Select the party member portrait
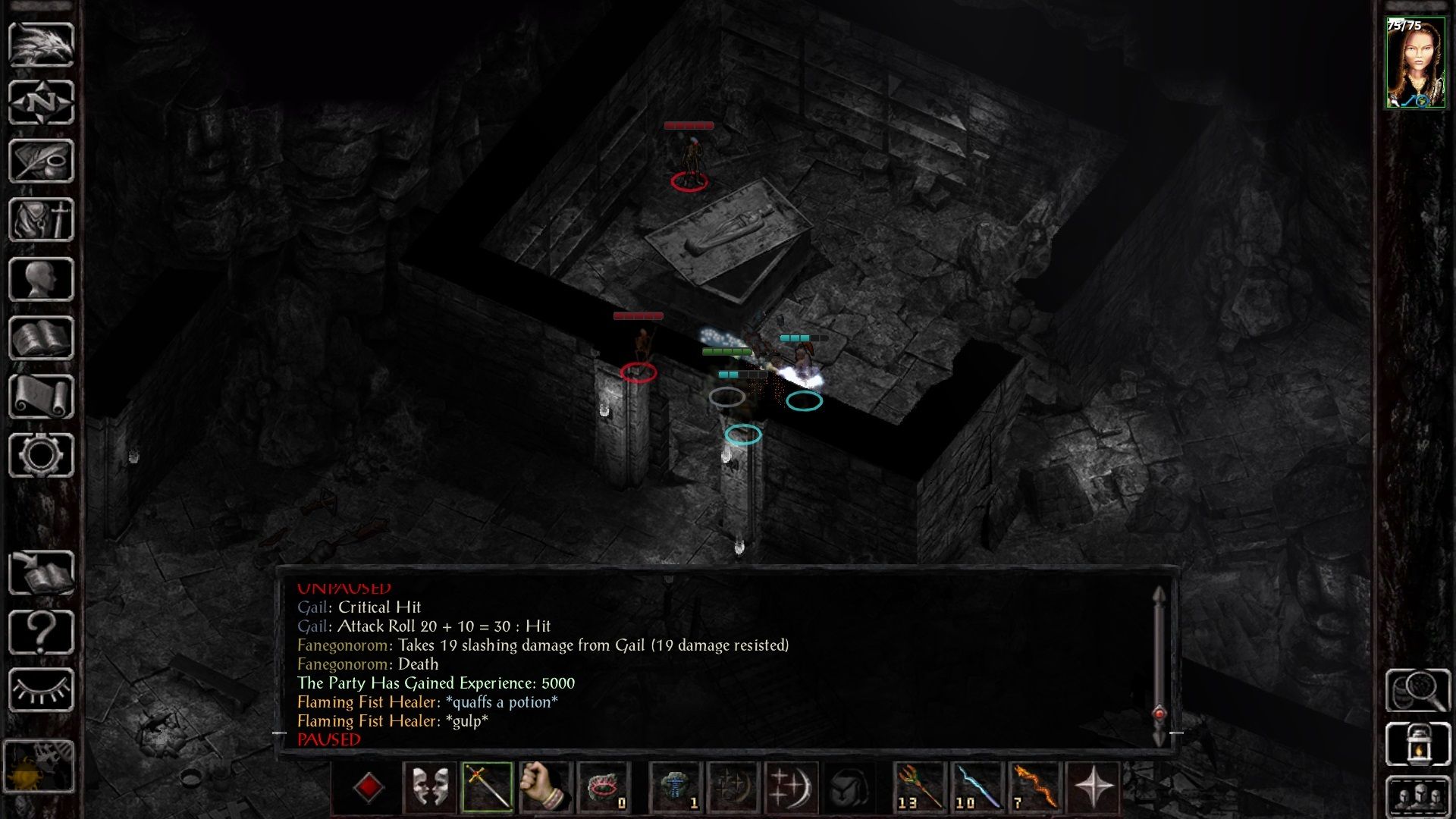This screenshot has width=1456, height=819. 1415,63
